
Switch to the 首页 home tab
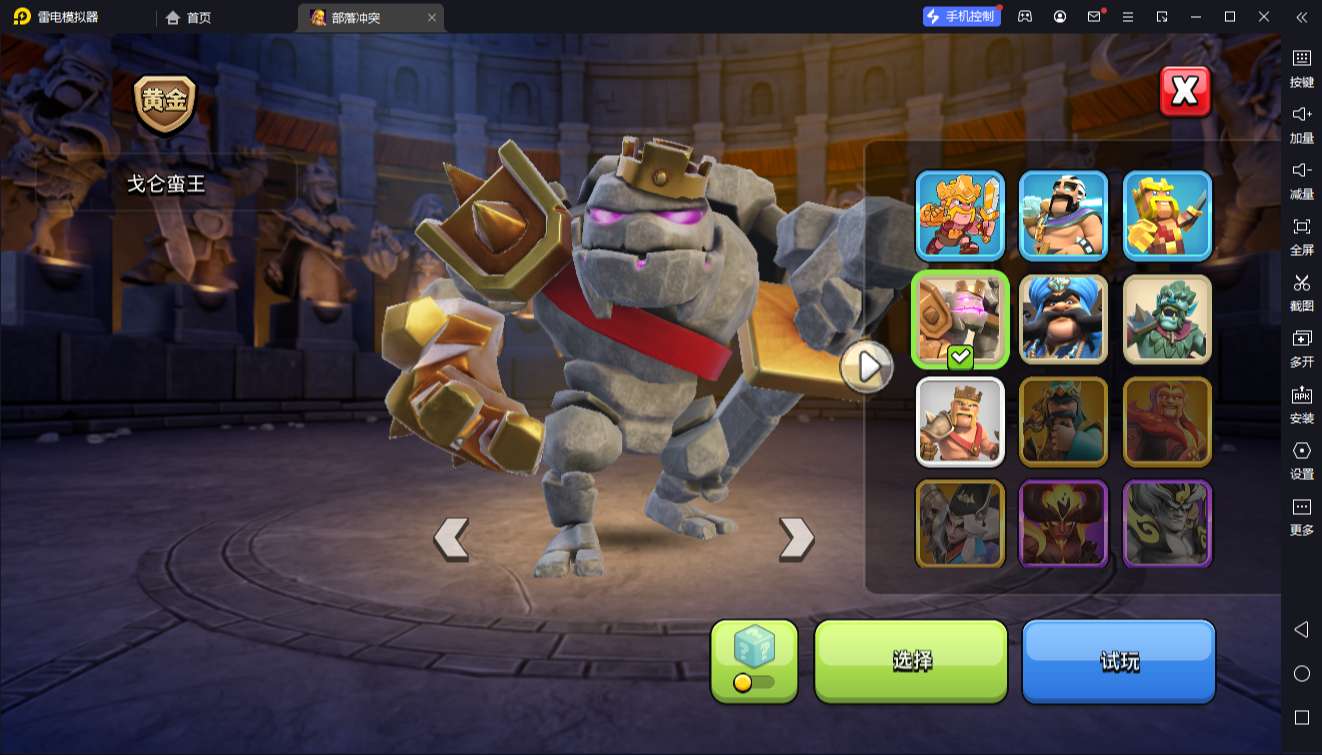click(189, 17)
